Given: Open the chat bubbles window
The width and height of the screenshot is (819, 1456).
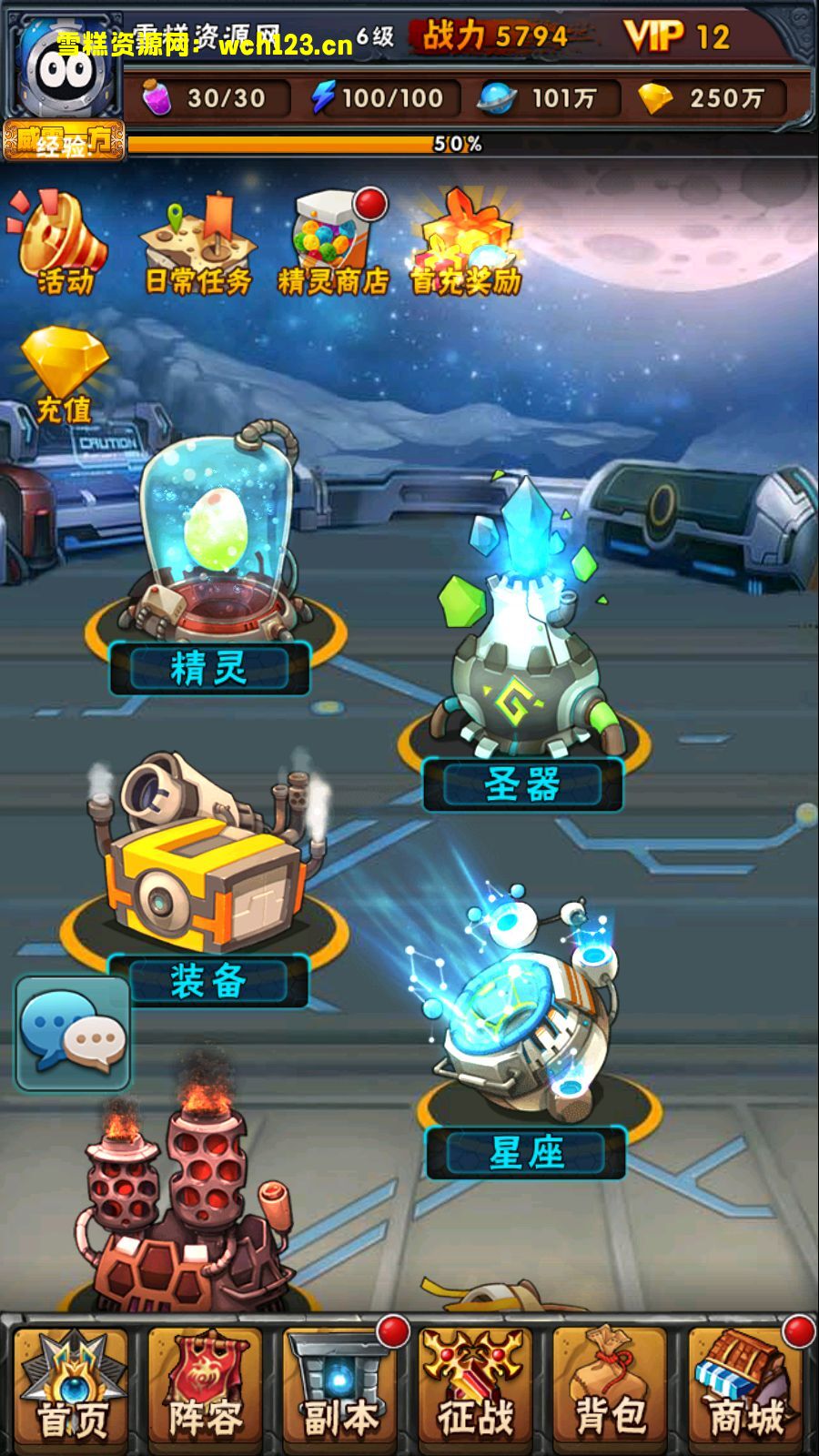Looking at the screenshot, I should [x=73, y=1034].
